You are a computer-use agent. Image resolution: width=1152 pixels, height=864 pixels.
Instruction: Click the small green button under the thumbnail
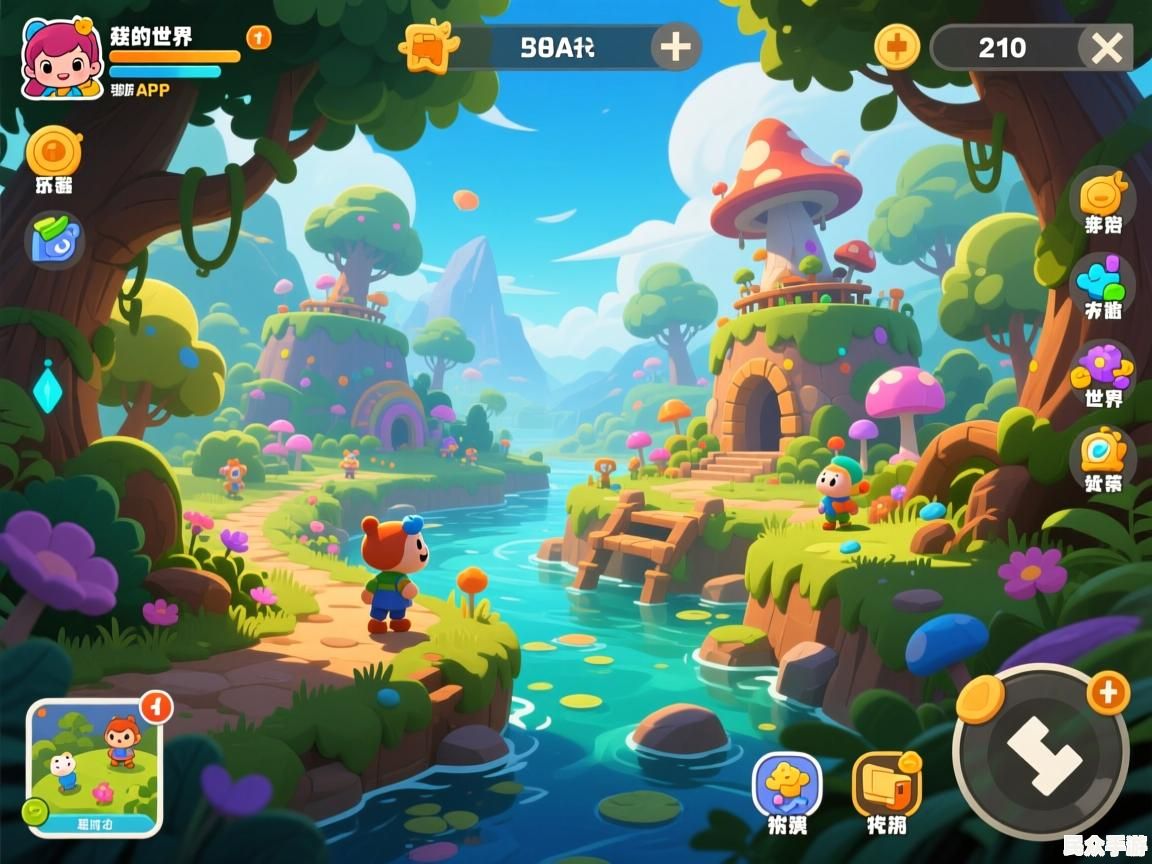pyautogui.click(x=35, y=810)
